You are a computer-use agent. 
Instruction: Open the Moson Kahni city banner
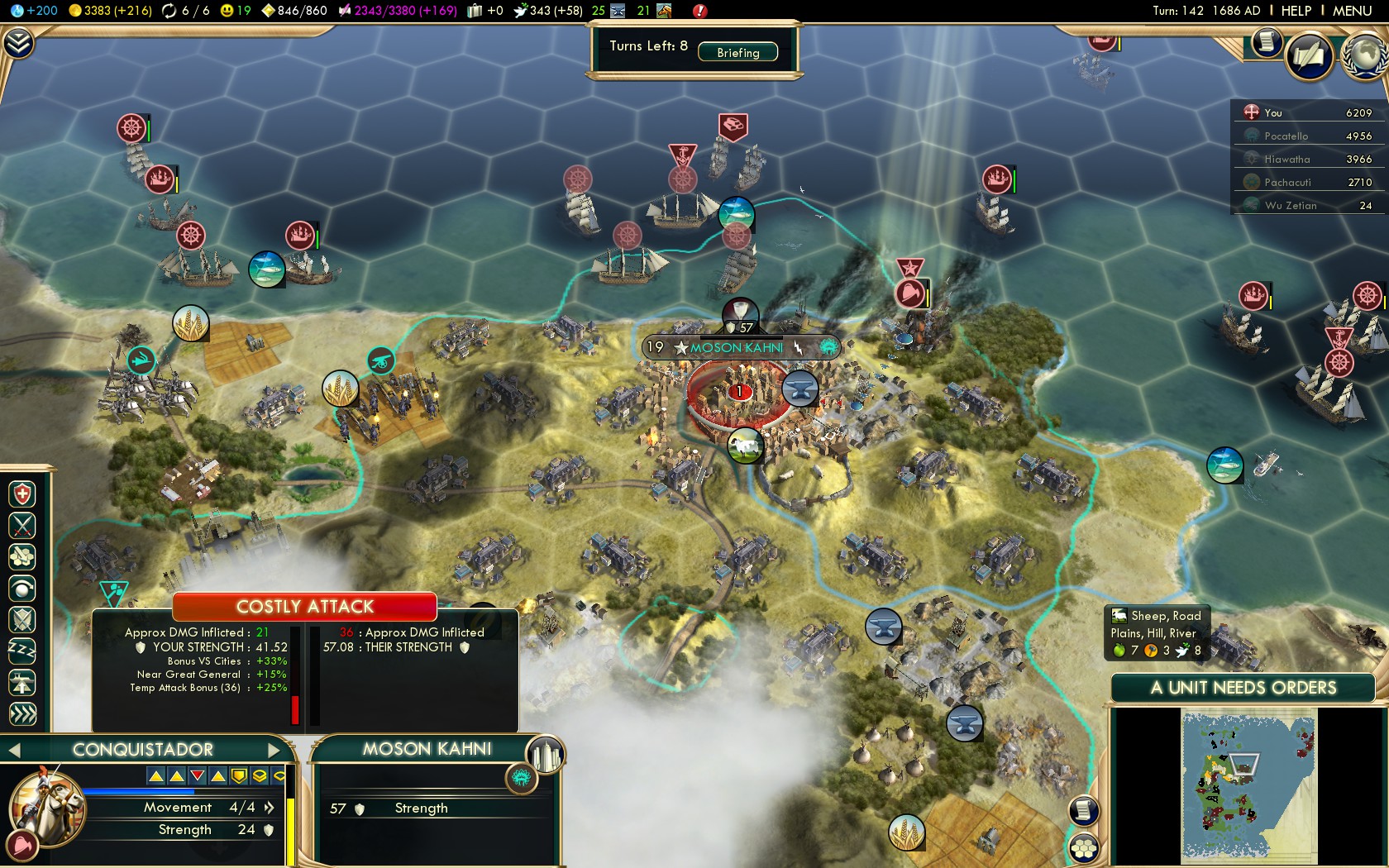pos(736,348)
